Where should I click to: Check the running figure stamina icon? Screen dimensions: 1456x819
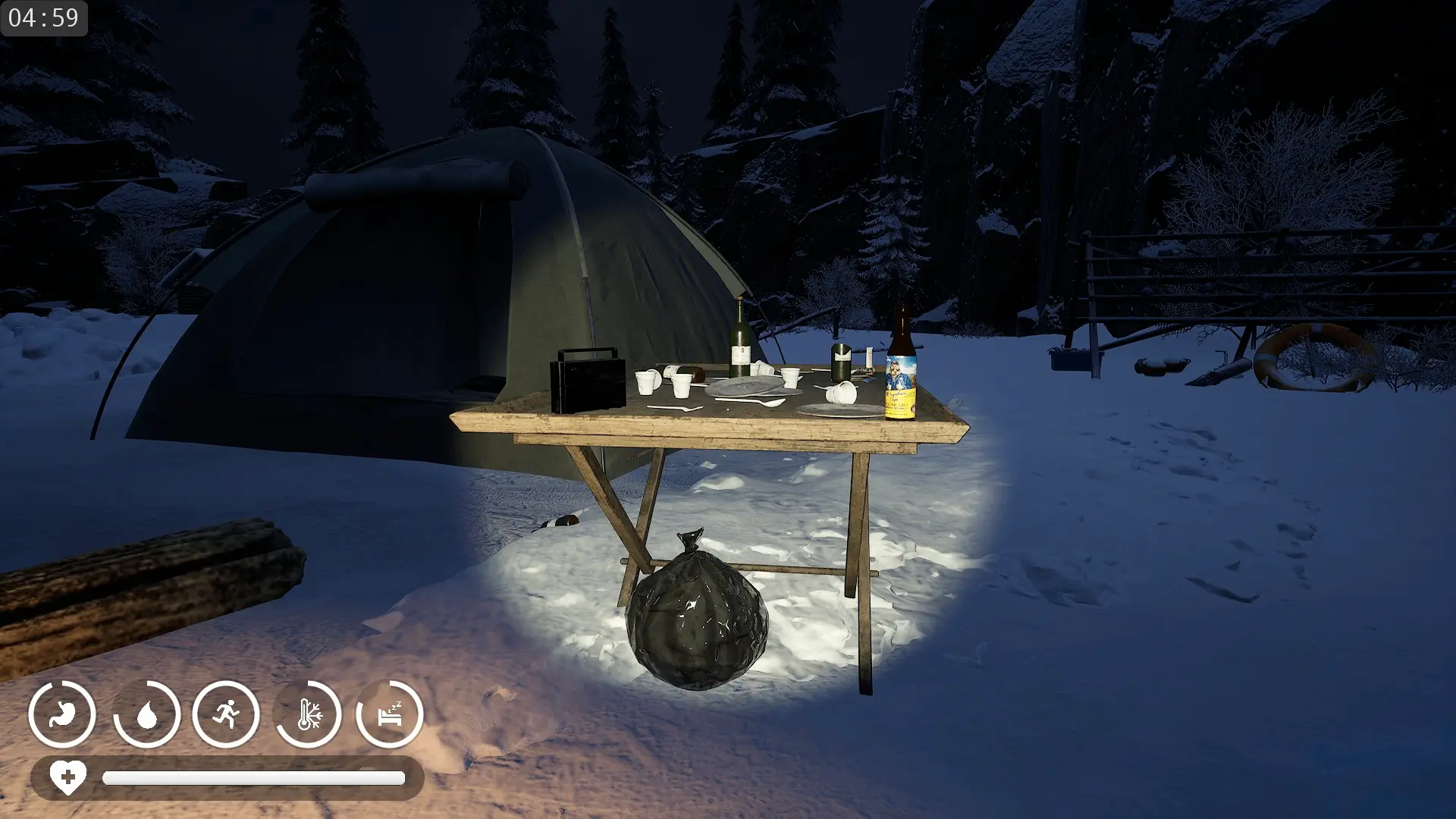(x=226, y=714)
